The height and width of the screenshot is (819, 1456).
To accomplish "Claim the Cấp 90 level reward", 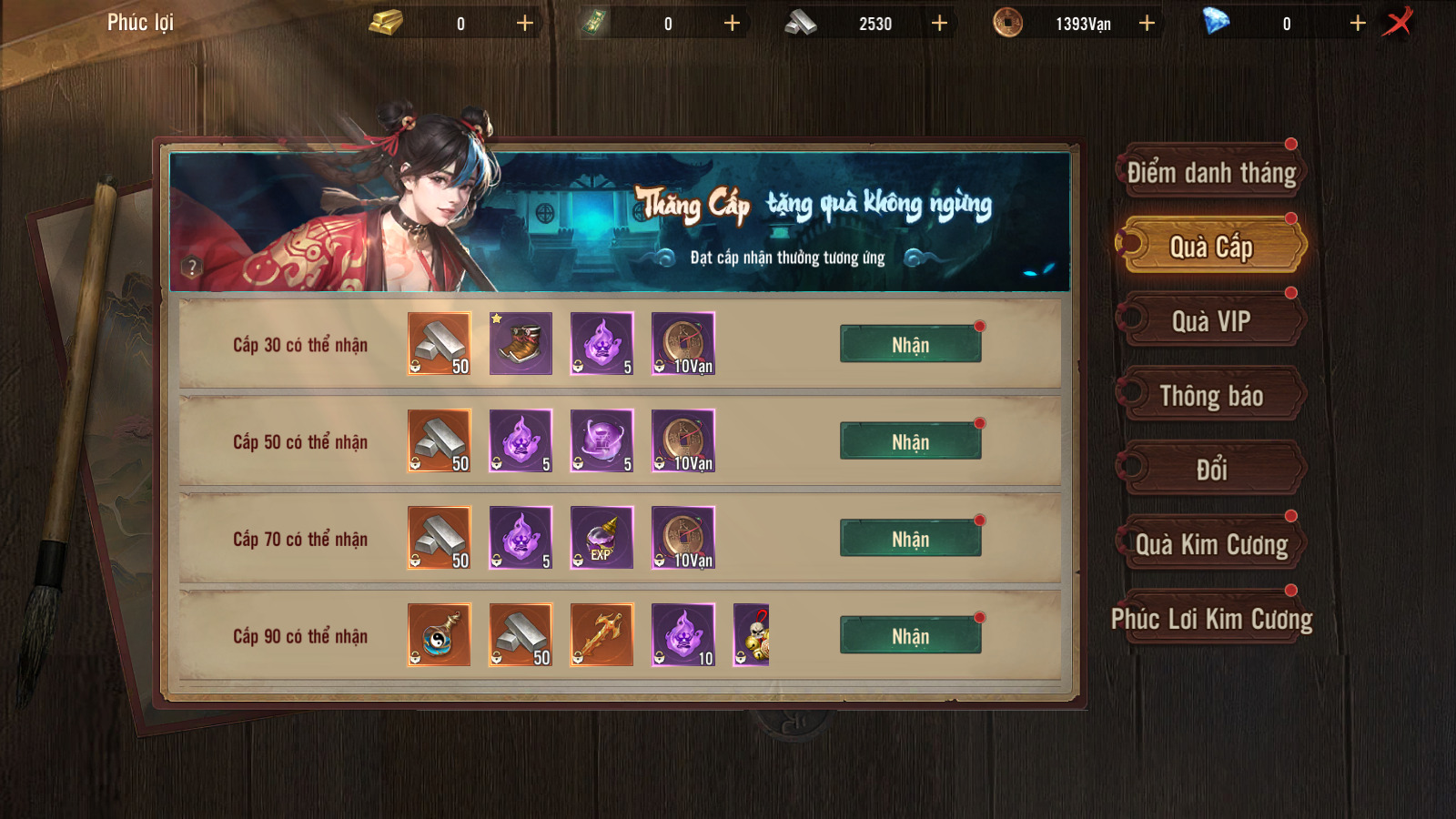I will (910, 636).
